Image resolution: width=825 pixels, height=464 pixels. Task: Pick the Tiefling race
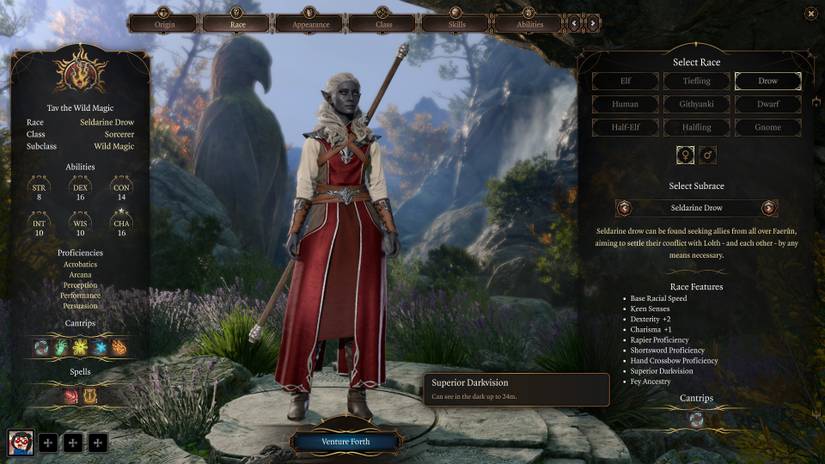point(697,81)
